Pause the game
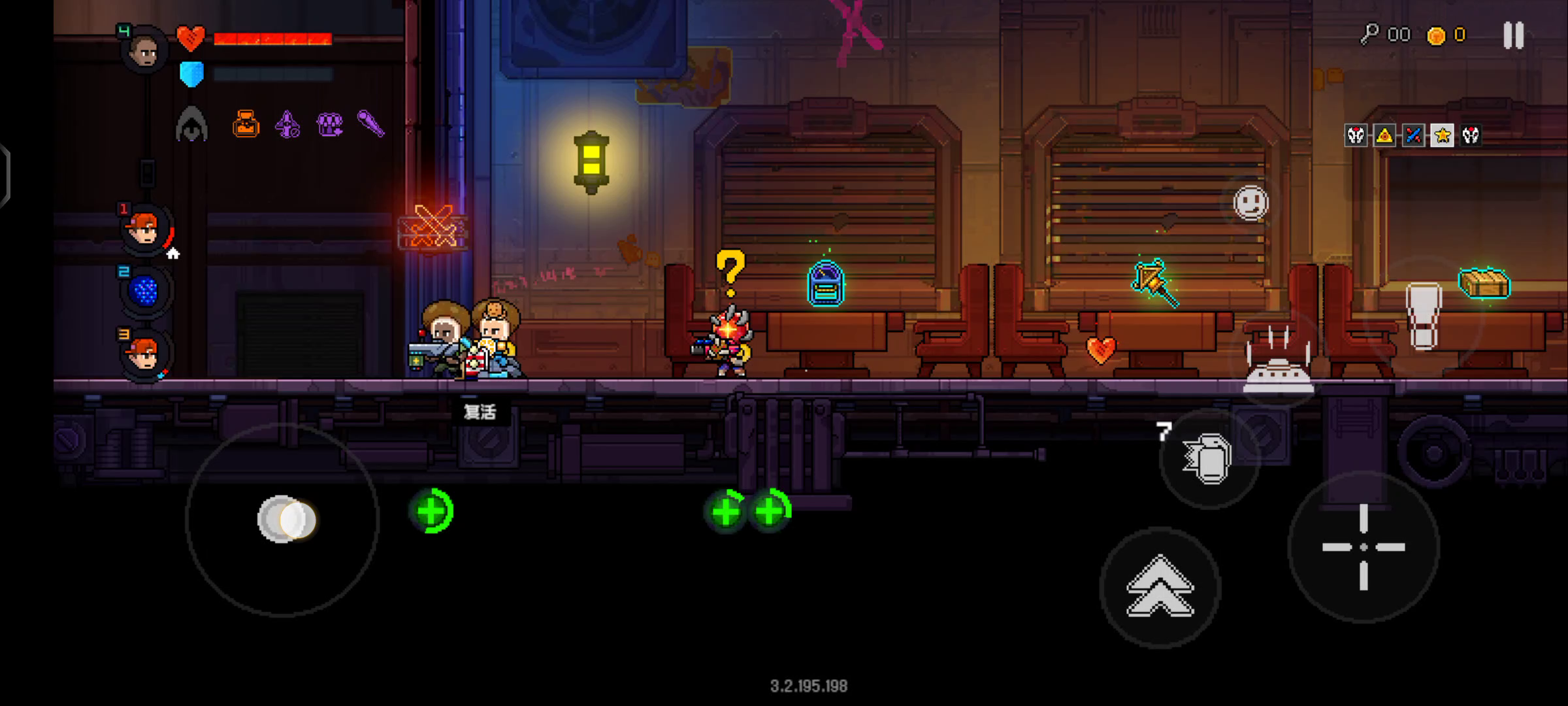 pyautogui.click(x=1513, y=35)
